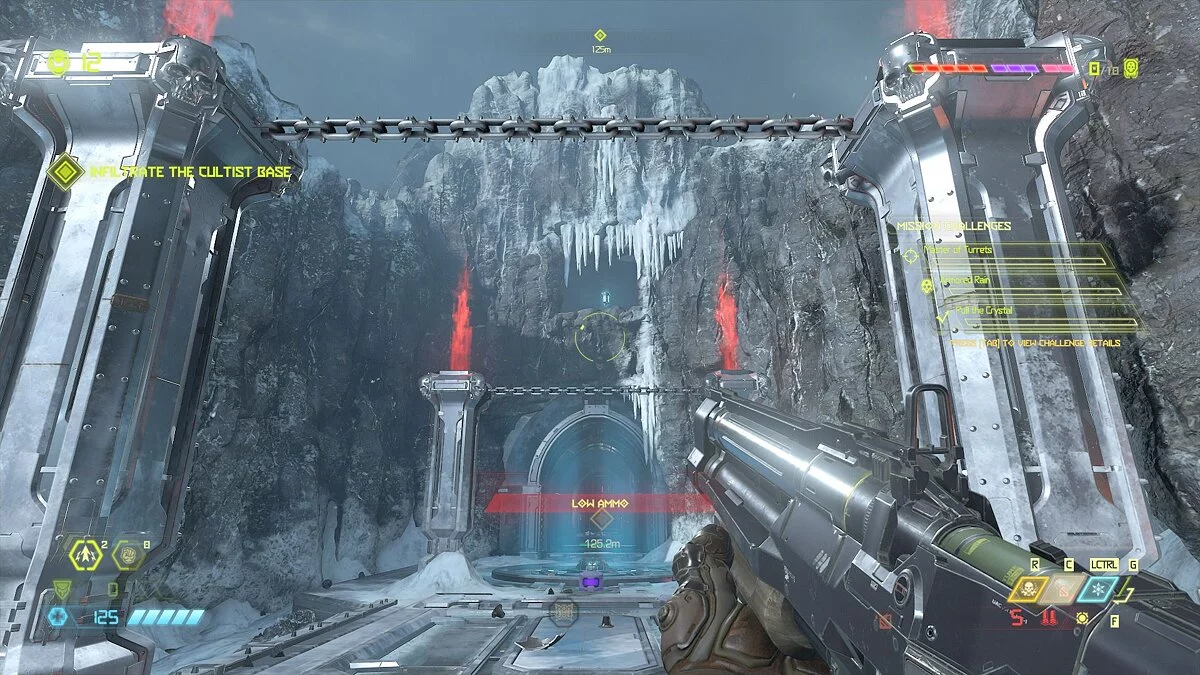Click the yellow demon counter icon

pyautogui.click(x=1131, y=68)
